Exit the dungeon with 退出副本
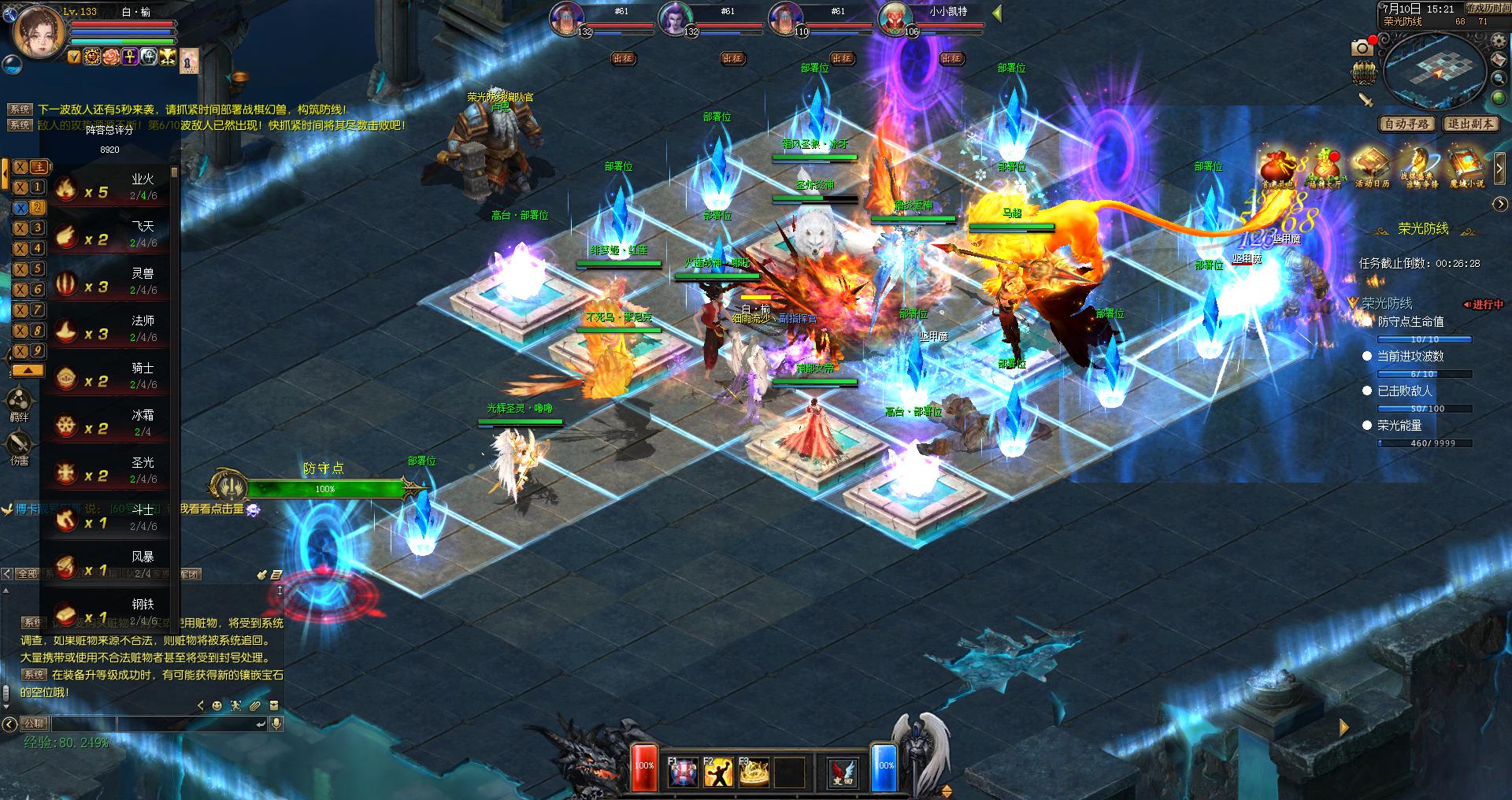Viewport: 1512px width, 800px height. (x=1469, y=124)
